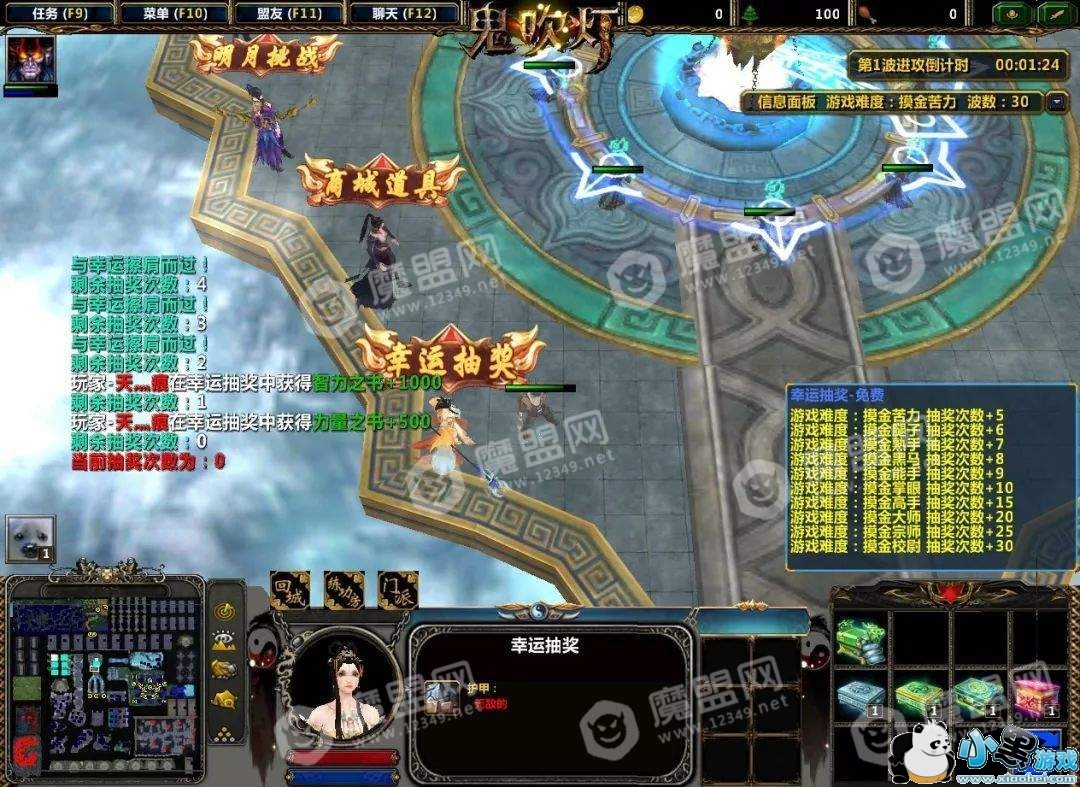Open the 门派 sect button
The height and width of the screenshot is (787, 1080).
point(398,590)
